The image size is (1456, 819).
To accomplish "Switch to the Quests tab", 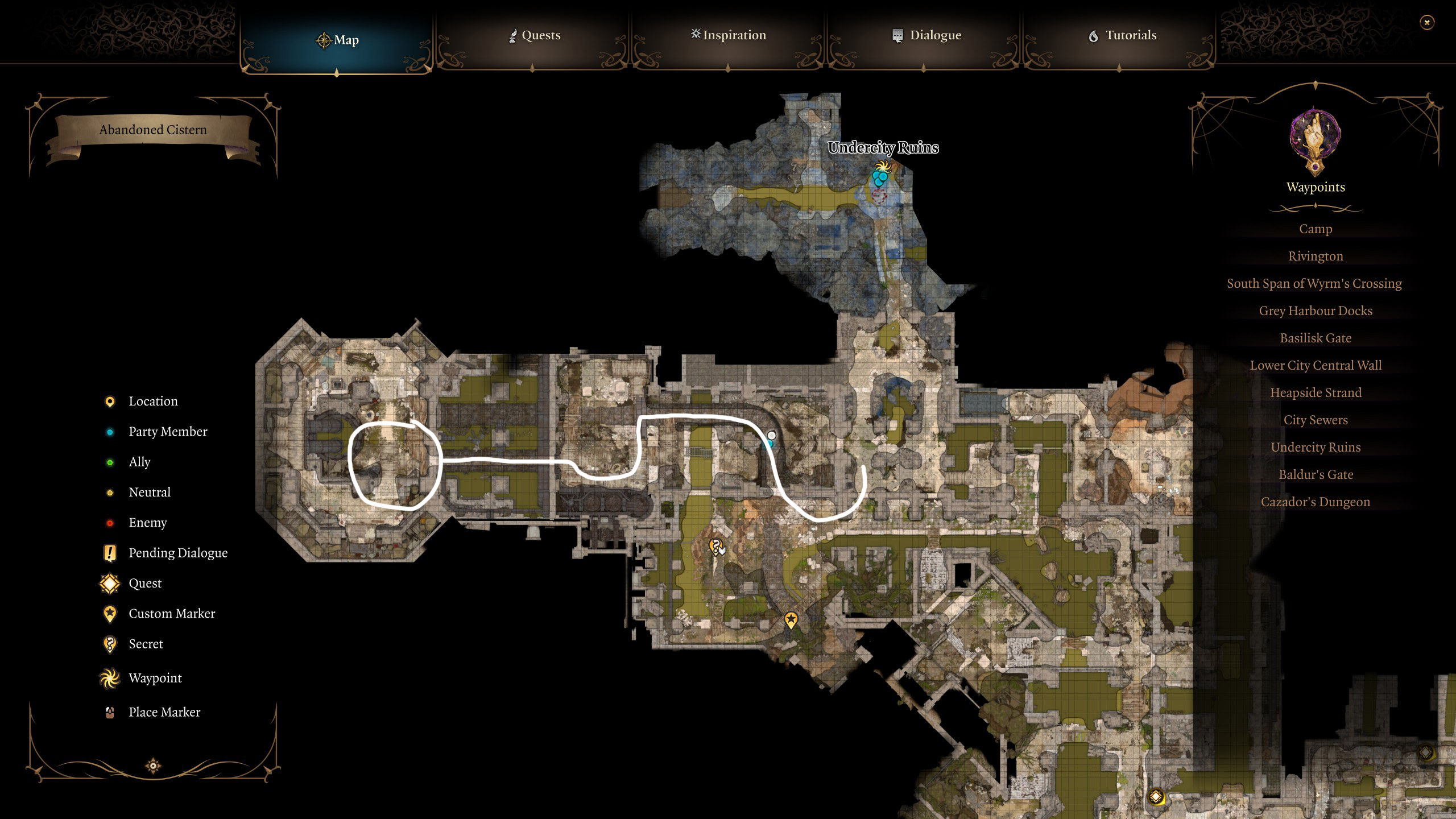I will (x=535, y=35).
